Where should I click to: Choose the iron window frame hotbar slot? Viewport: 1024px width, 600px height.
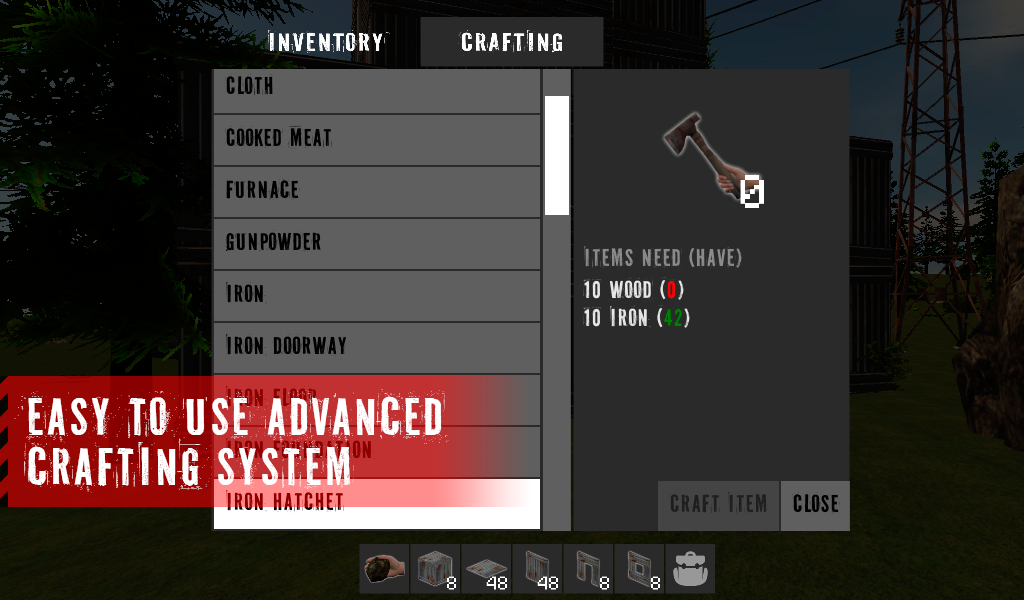pyautogui.click(x=639, y=569)
